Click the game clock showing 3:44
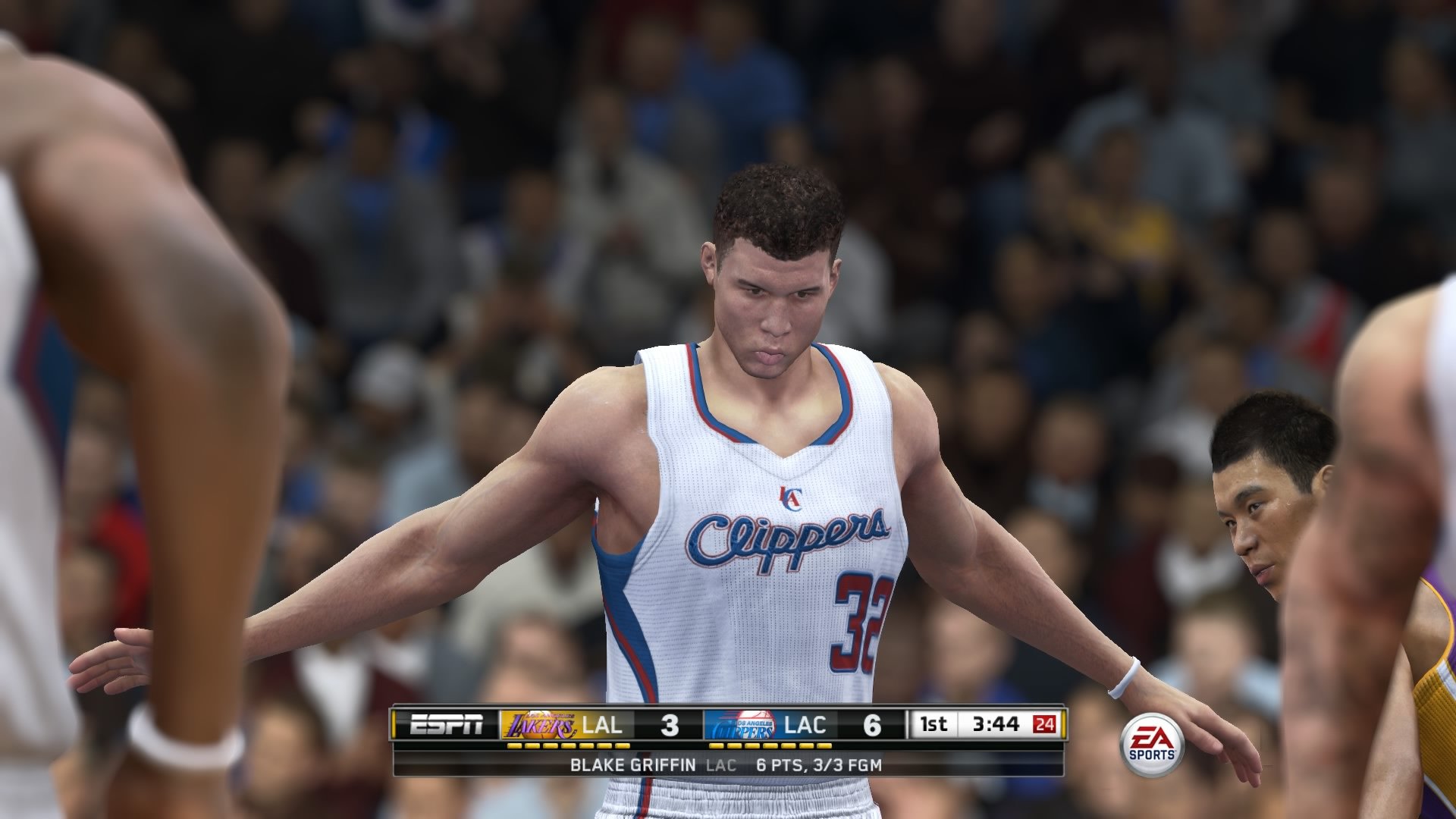Viewport: 1456px width, 819px height. [x=997, y=724]
